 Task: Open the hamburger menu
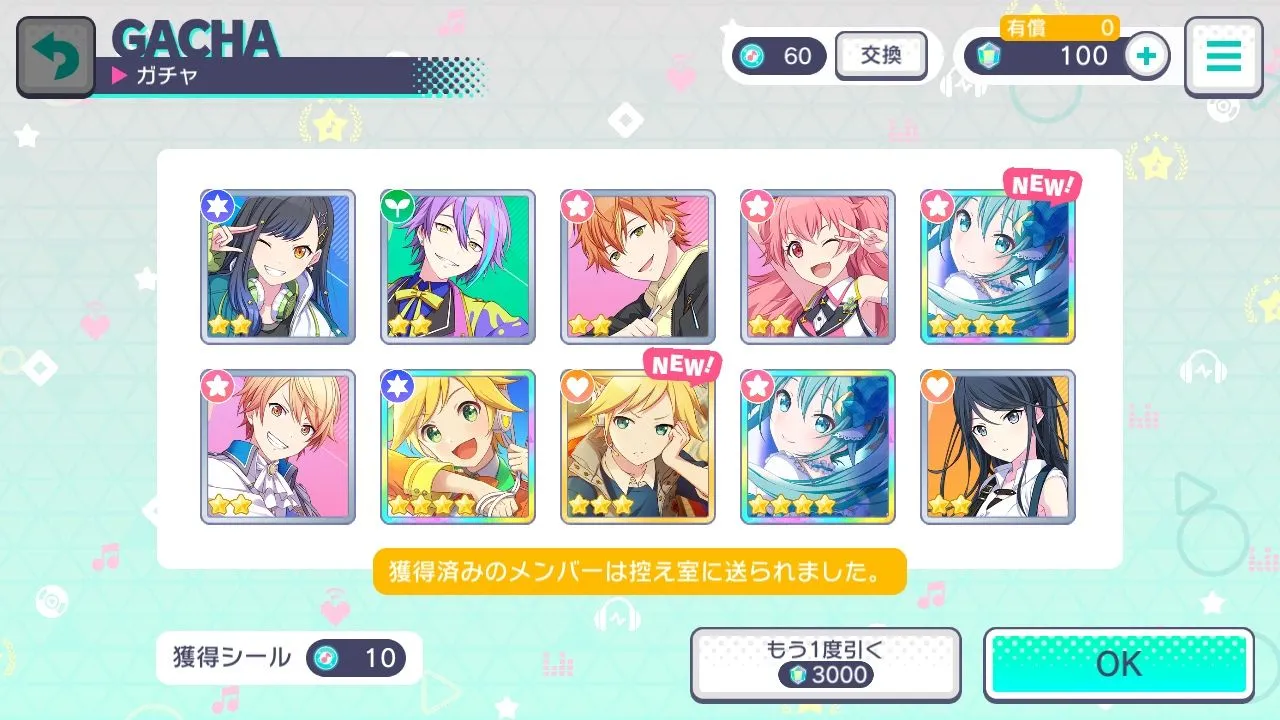pyautogui.click(x=1222, y=57)
